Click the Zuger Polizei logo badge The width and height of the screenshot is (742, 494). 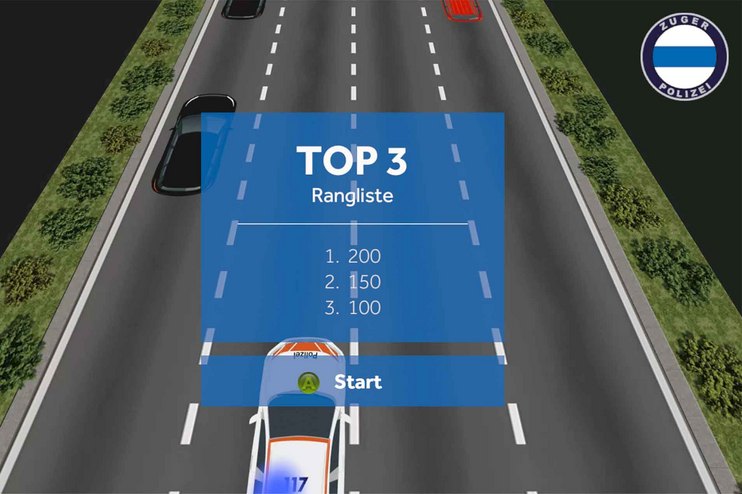click(x=684, y=55)
